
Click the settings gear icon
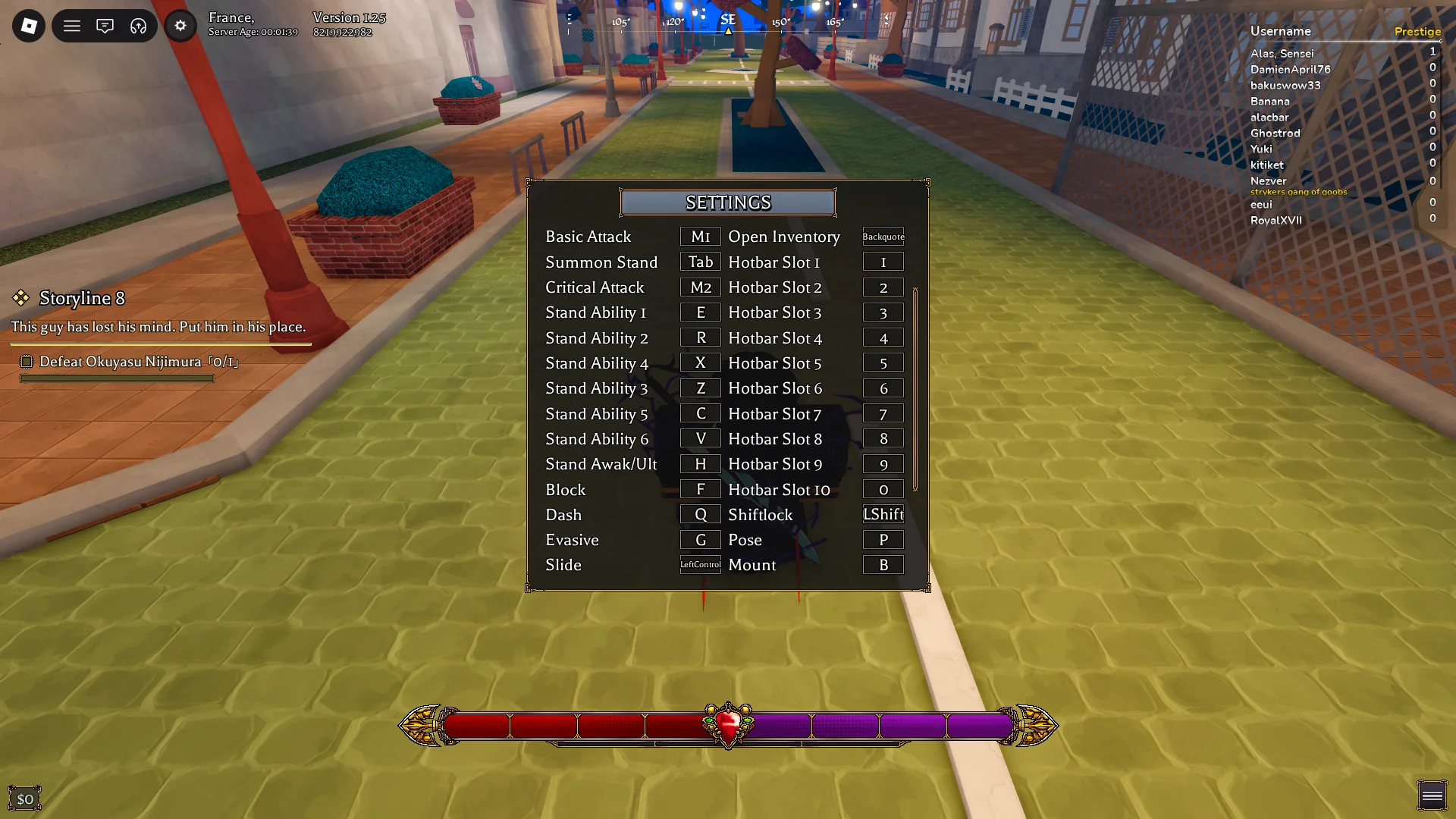[x=180, y=25]
